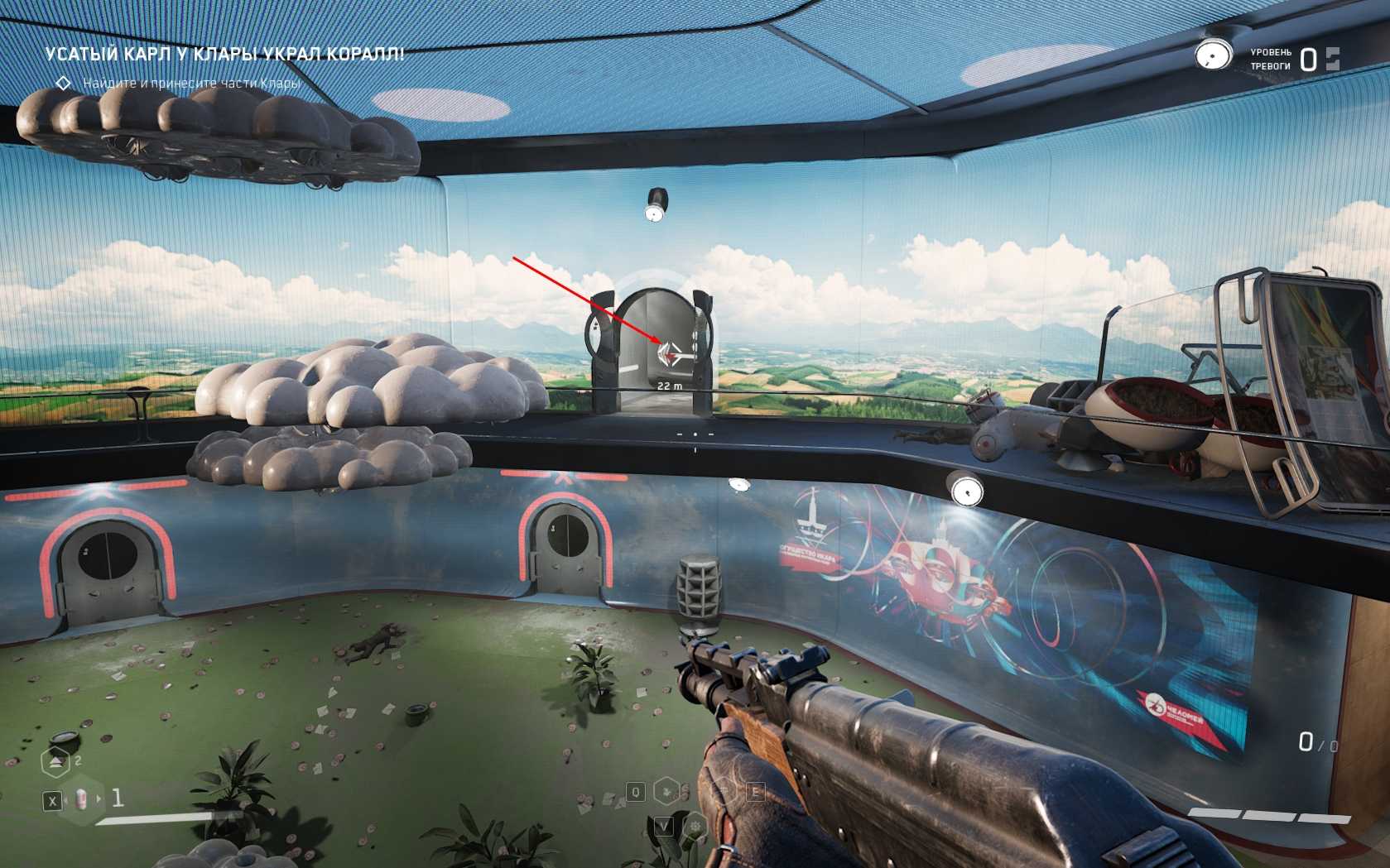Select the "Усатый Карл у Клары украл коралл" quest title

224,55
